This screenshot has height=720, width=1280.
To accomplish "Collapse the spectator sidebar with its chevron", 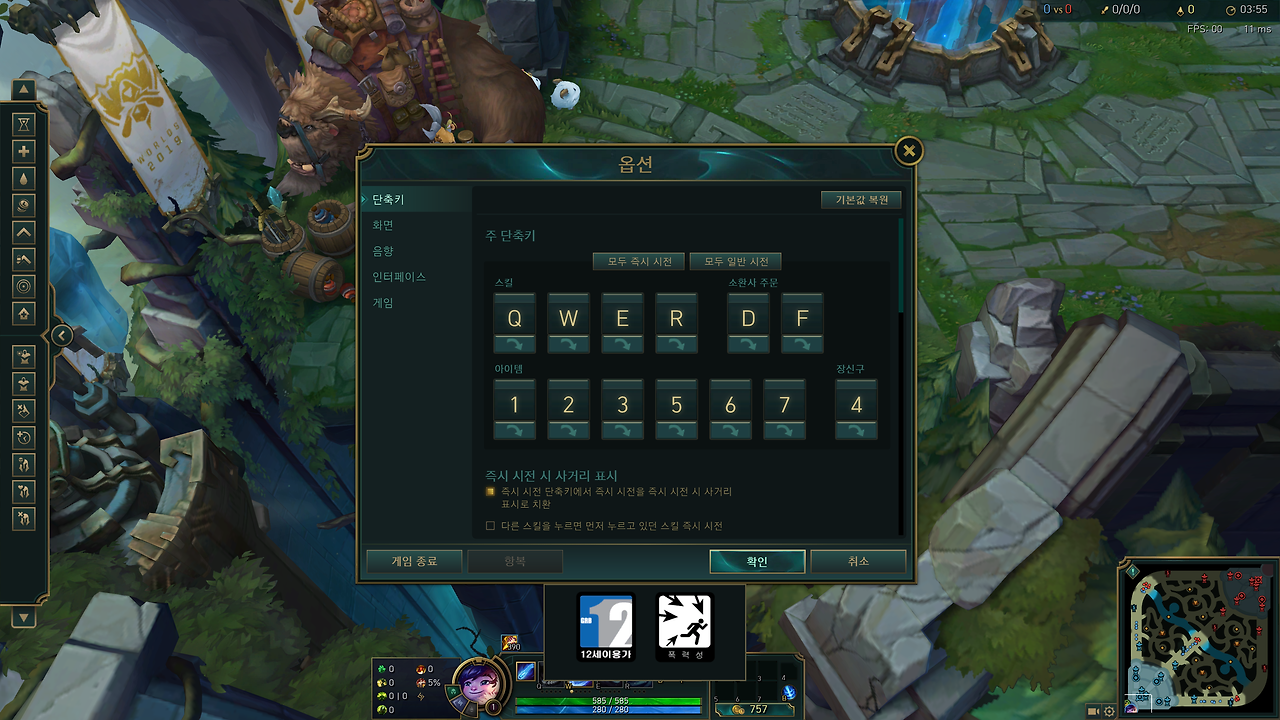I will (60, 335).
